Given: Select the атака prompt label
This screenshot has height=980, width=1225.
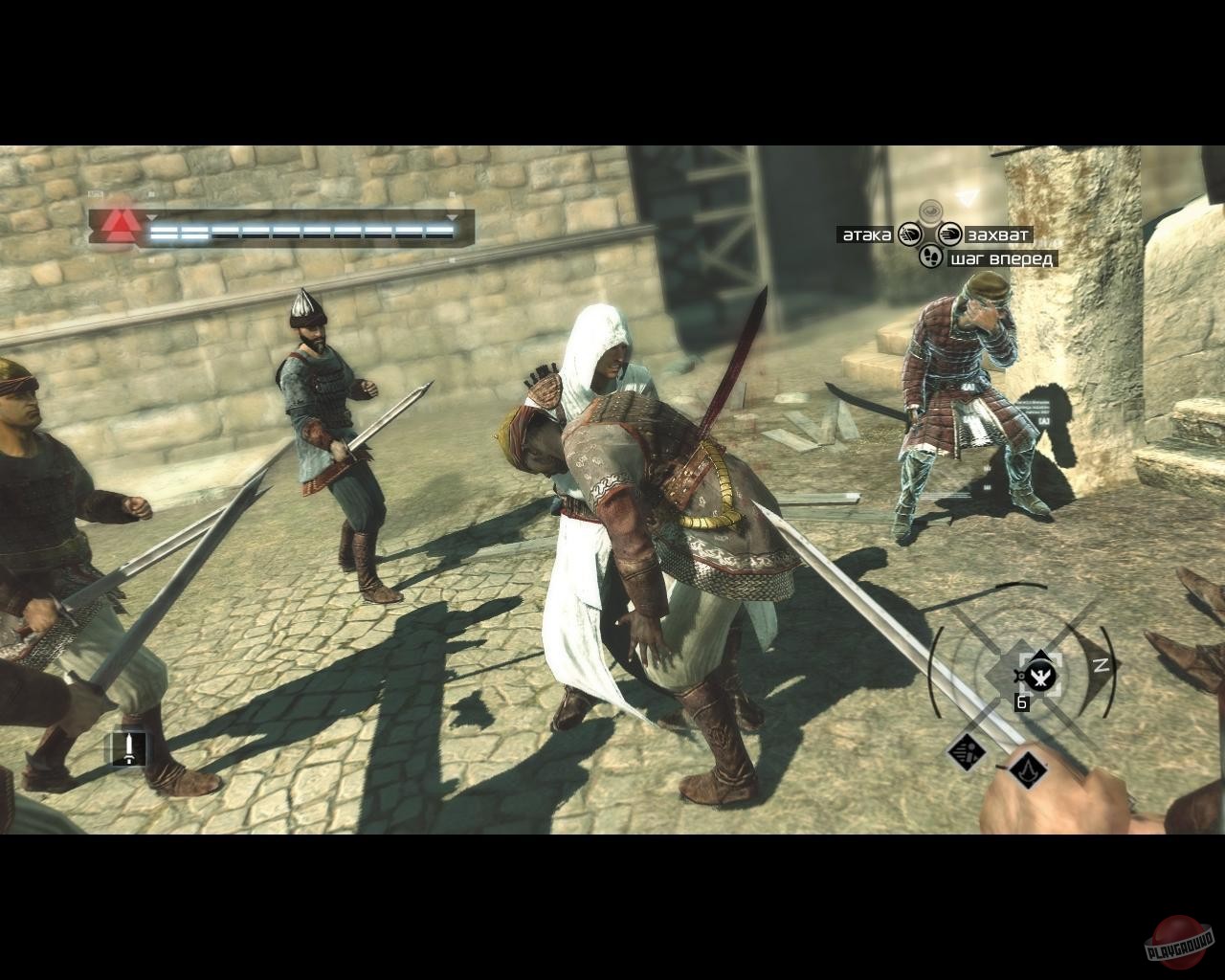Looking at the screenshot, I should coord(868,234).
